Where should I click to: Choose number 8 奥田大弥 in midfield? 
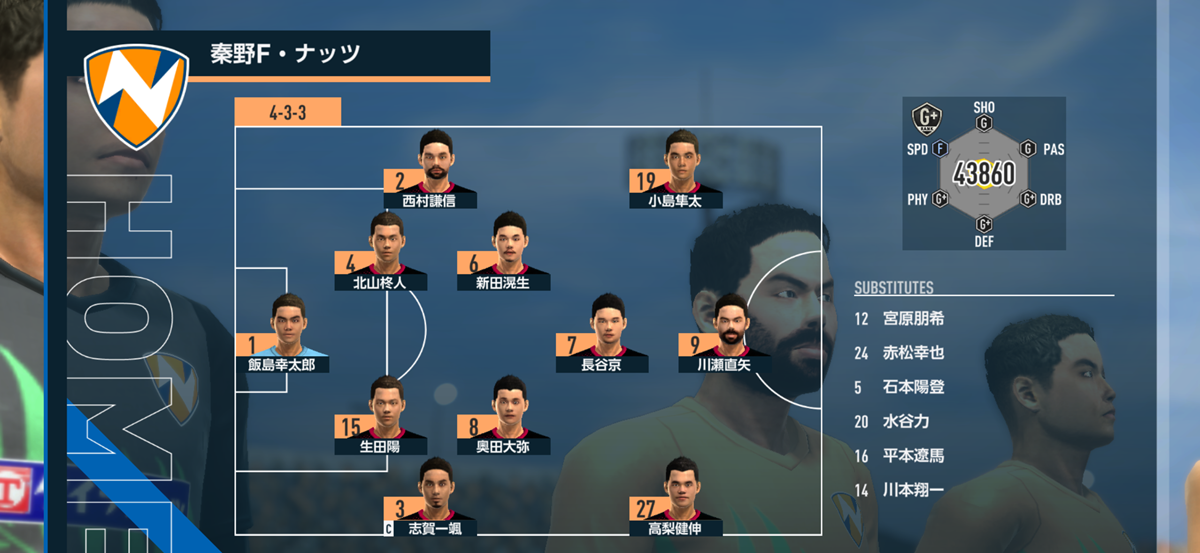[x=503, y=420]
